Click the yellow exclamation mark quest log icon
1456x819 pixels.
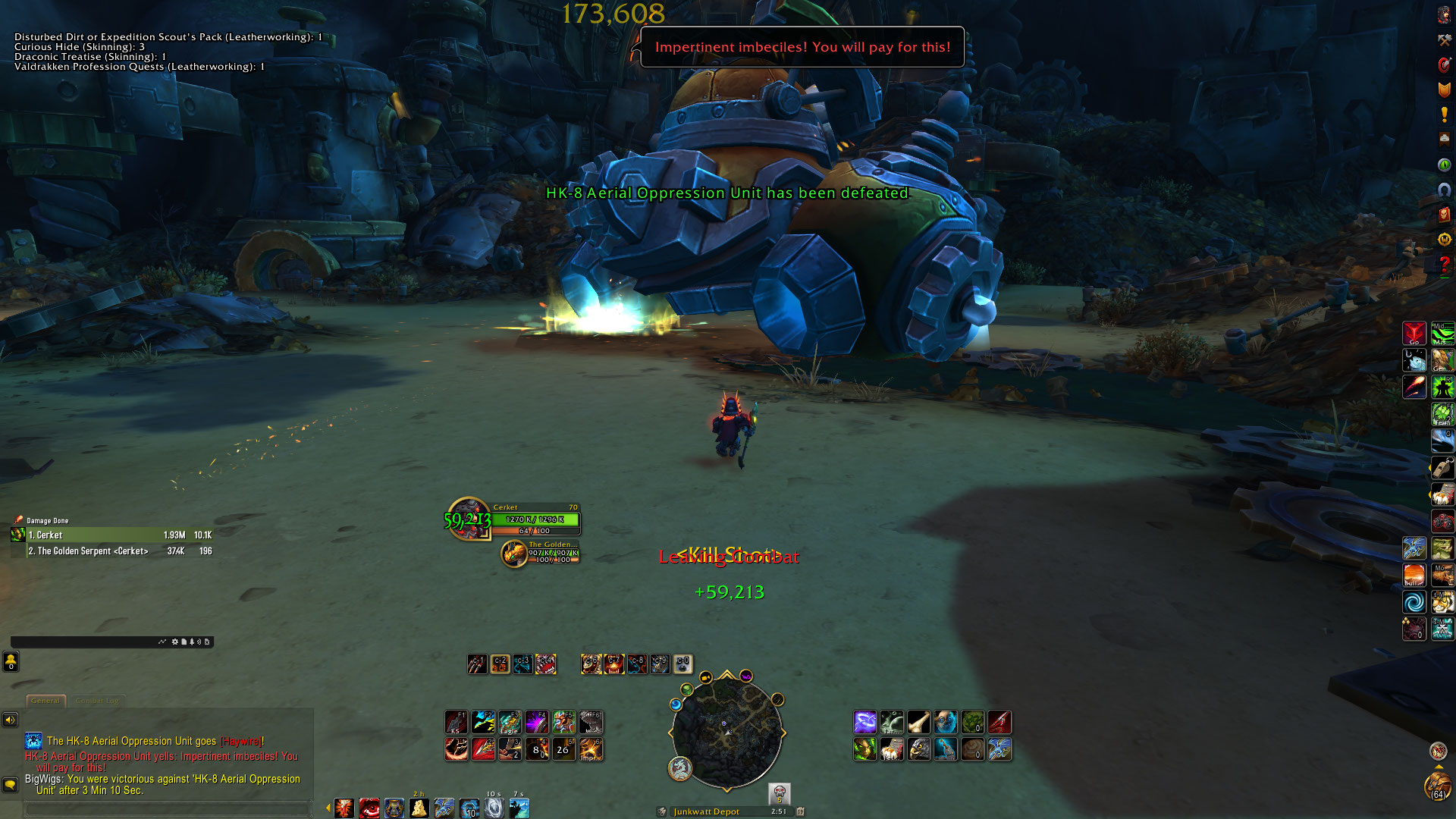1444,115
